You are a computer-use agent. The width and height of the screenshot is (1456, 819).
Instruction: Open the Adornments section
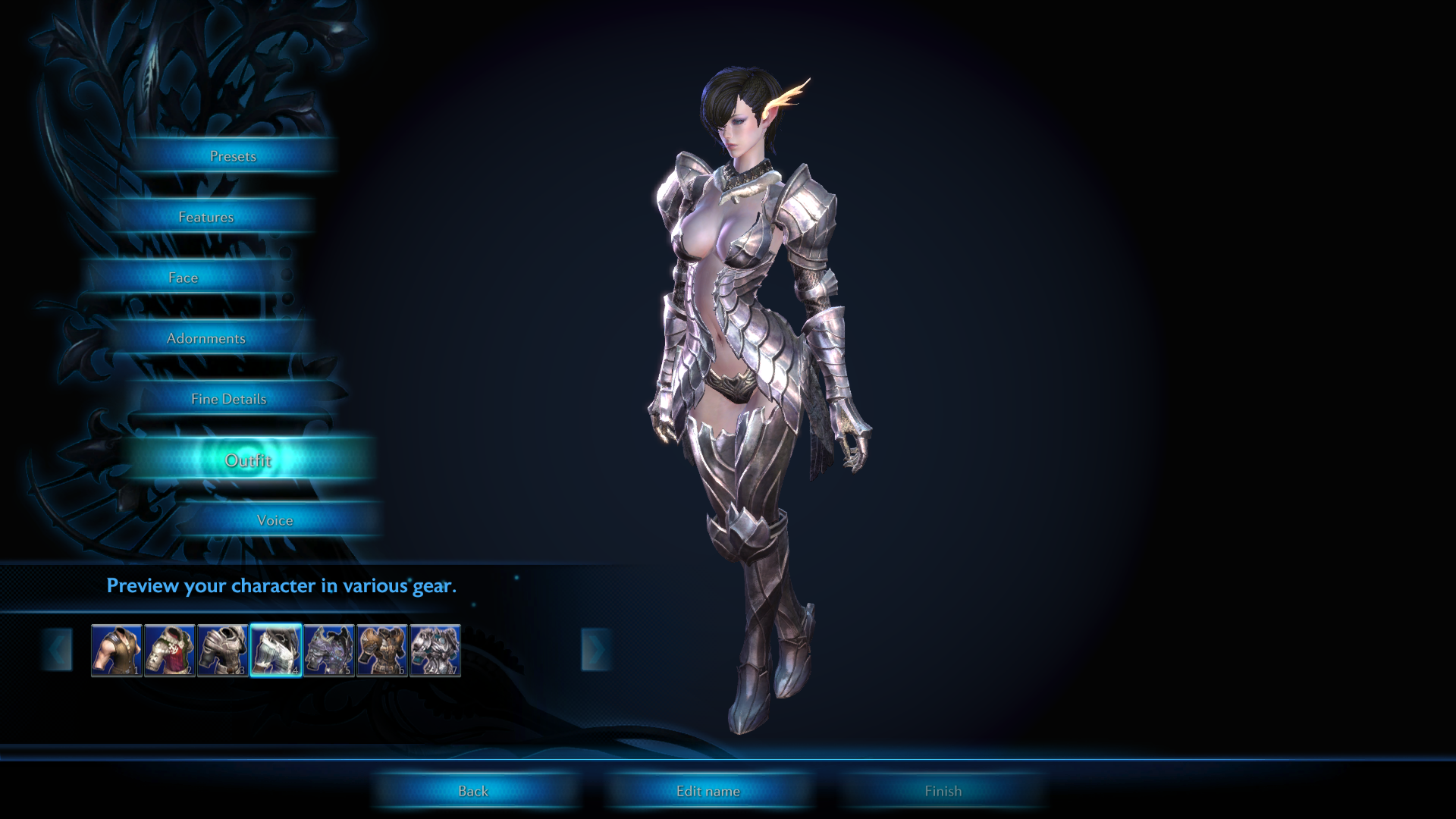[206, 338]
